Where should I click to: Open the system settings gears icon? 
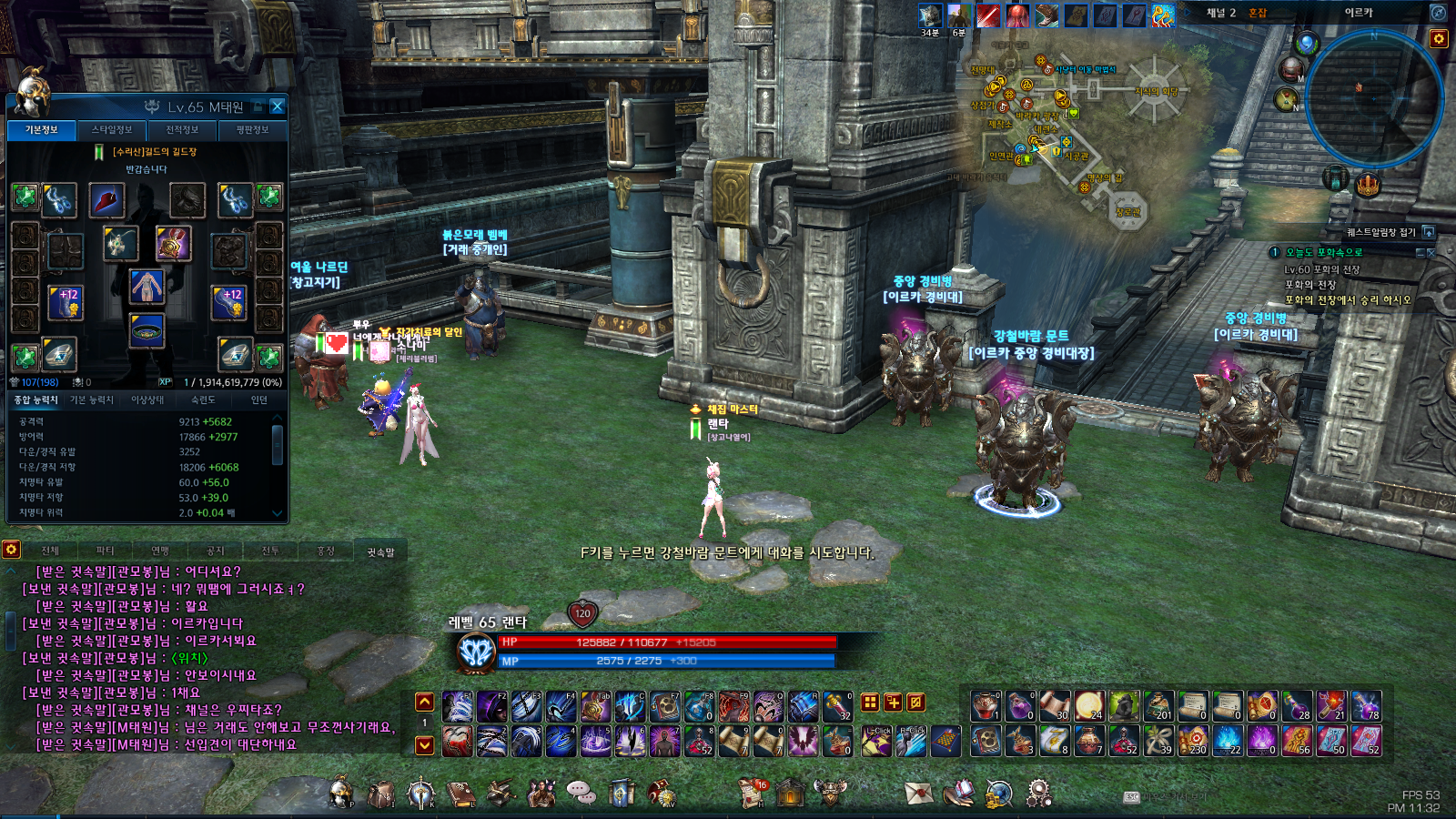click(x=1038, y=794)
